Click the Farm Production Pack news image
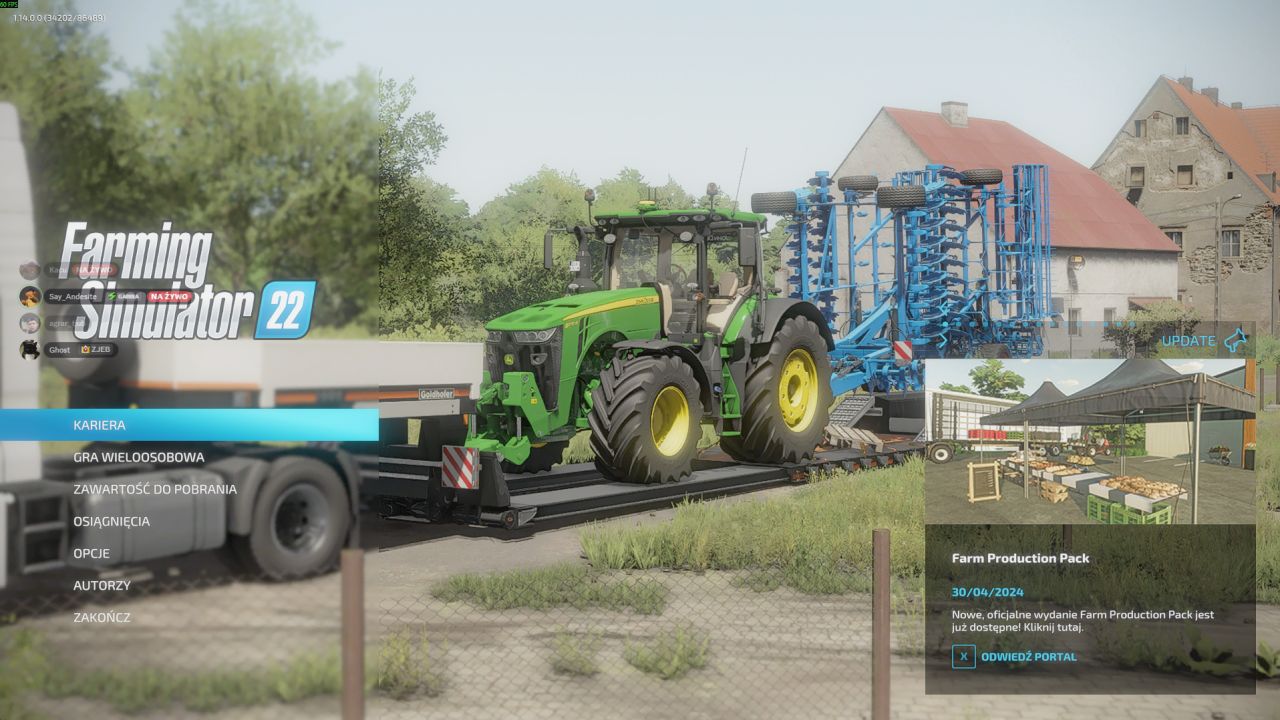 (x=1089, y=441)
